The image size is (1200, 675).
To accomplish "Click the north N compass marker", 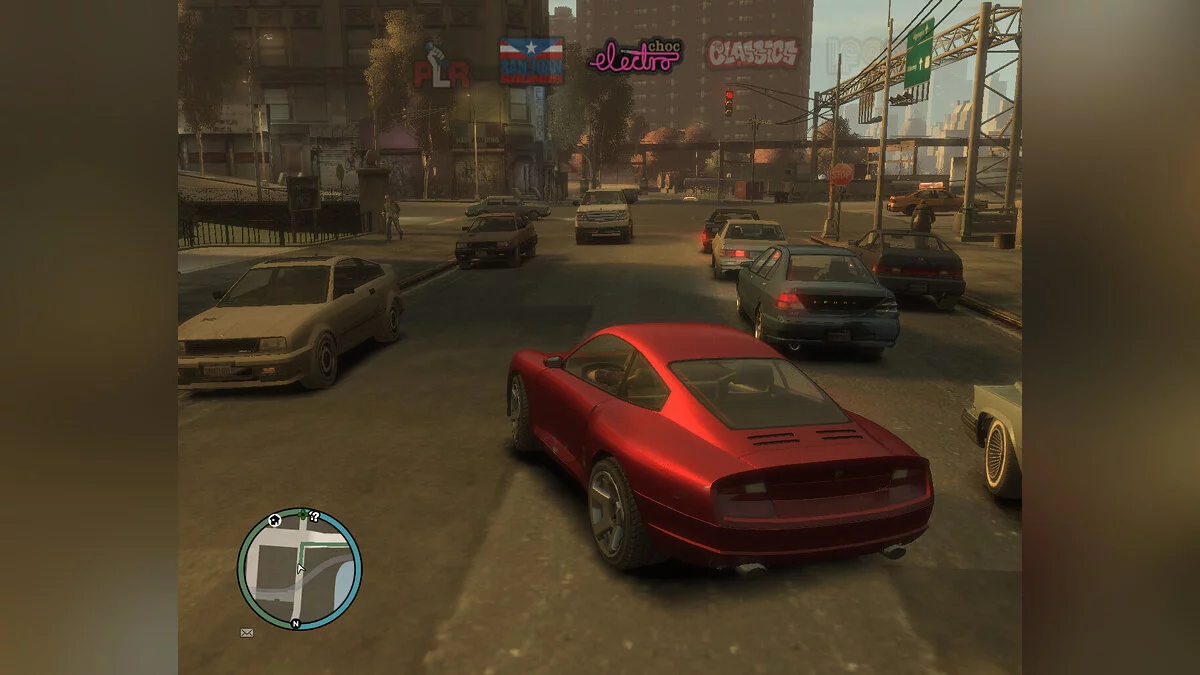I will (296, 623).
